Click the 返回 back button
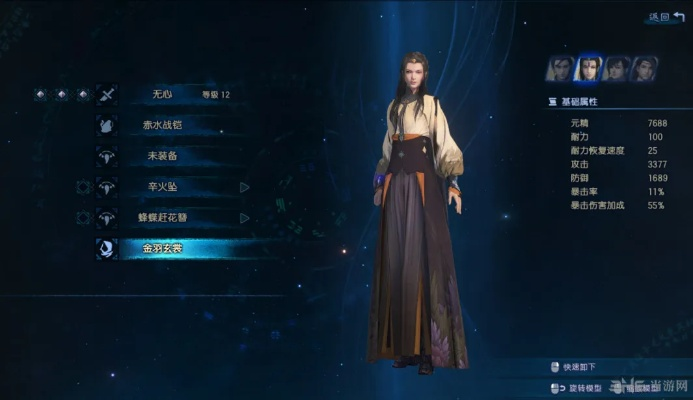 665,16
